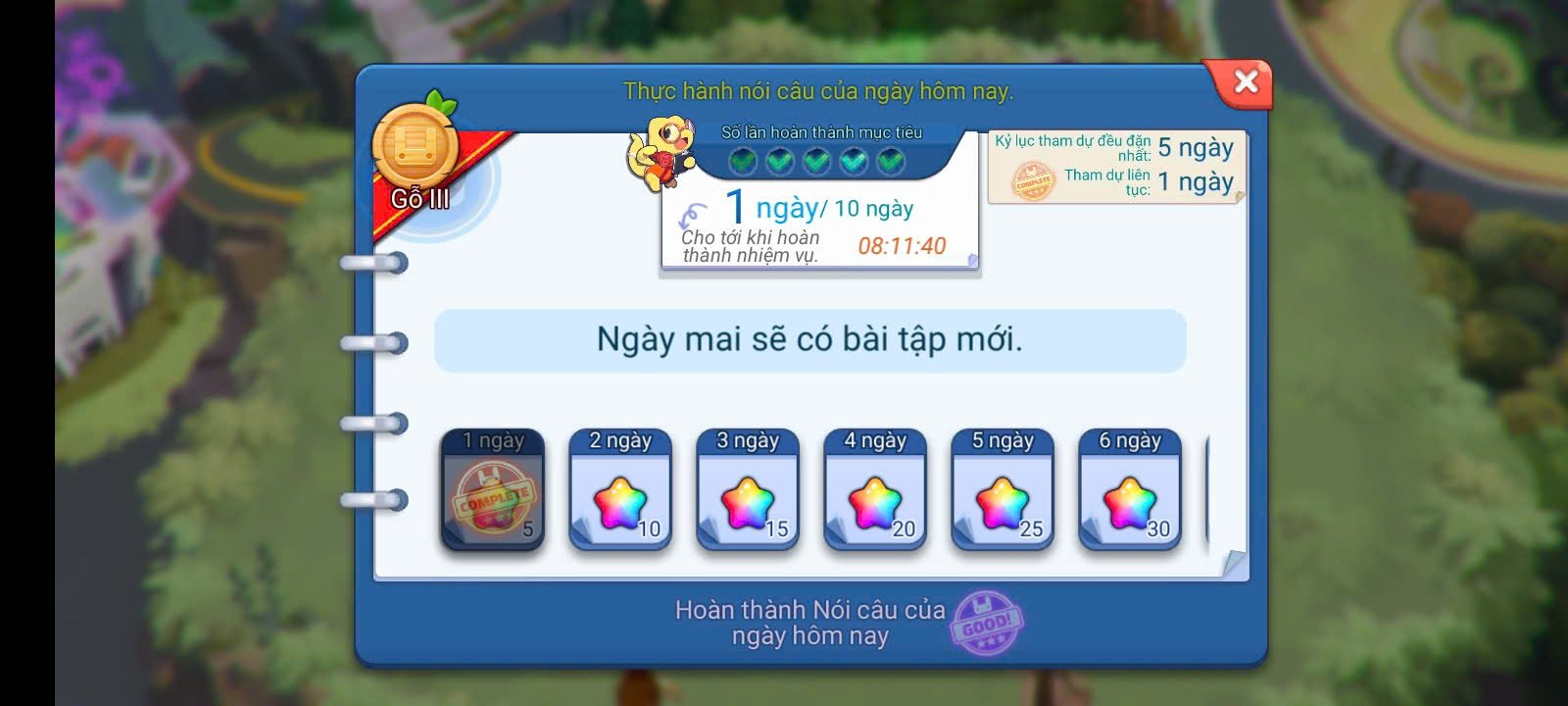Open the 5 ngày reward tile
The width and height of the screenshot is (1568, 706).
click(x=1003, y=489)
